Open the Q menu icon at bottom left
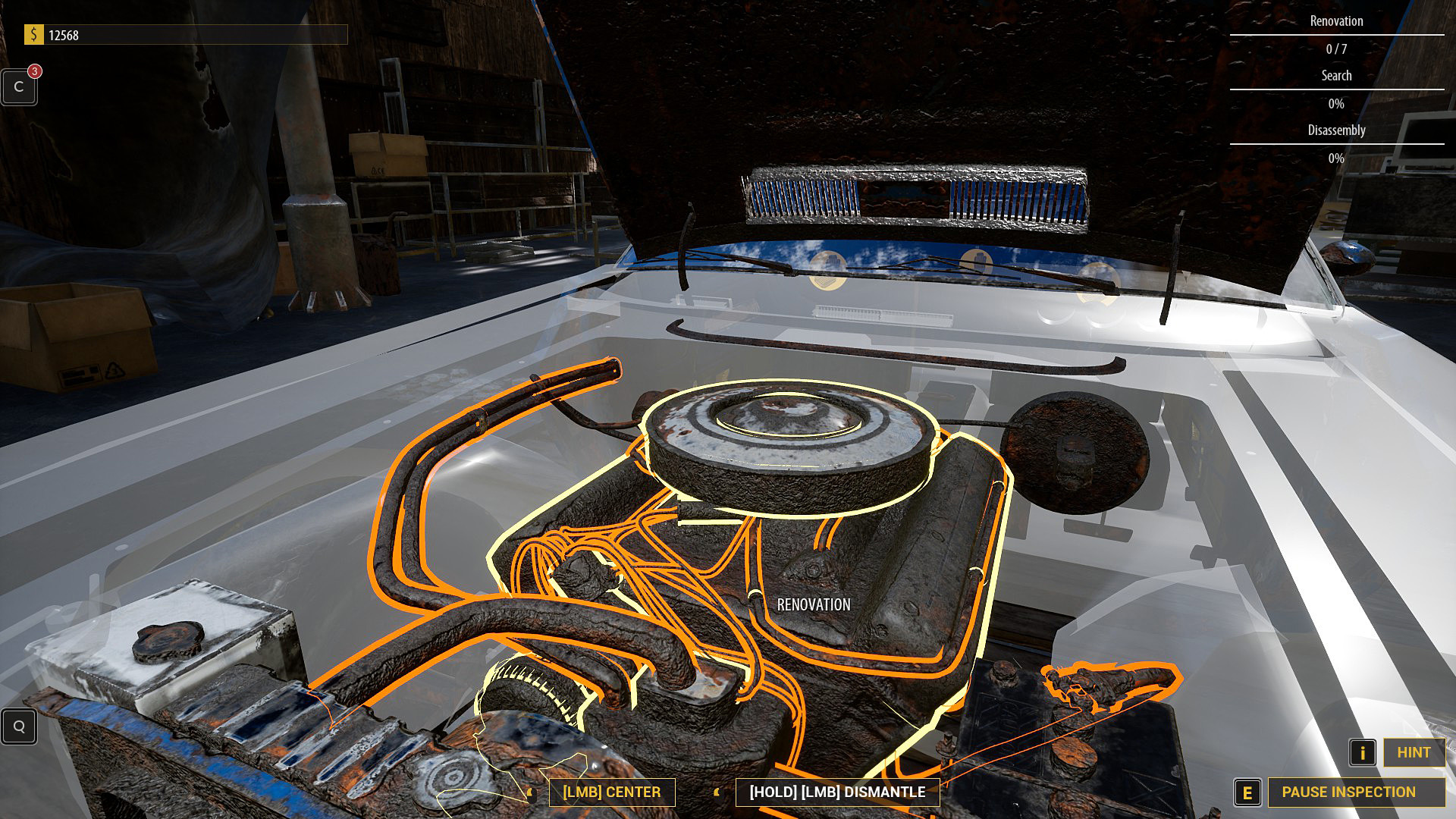This screenshot has width=1456, height=819. coord(19,726)
